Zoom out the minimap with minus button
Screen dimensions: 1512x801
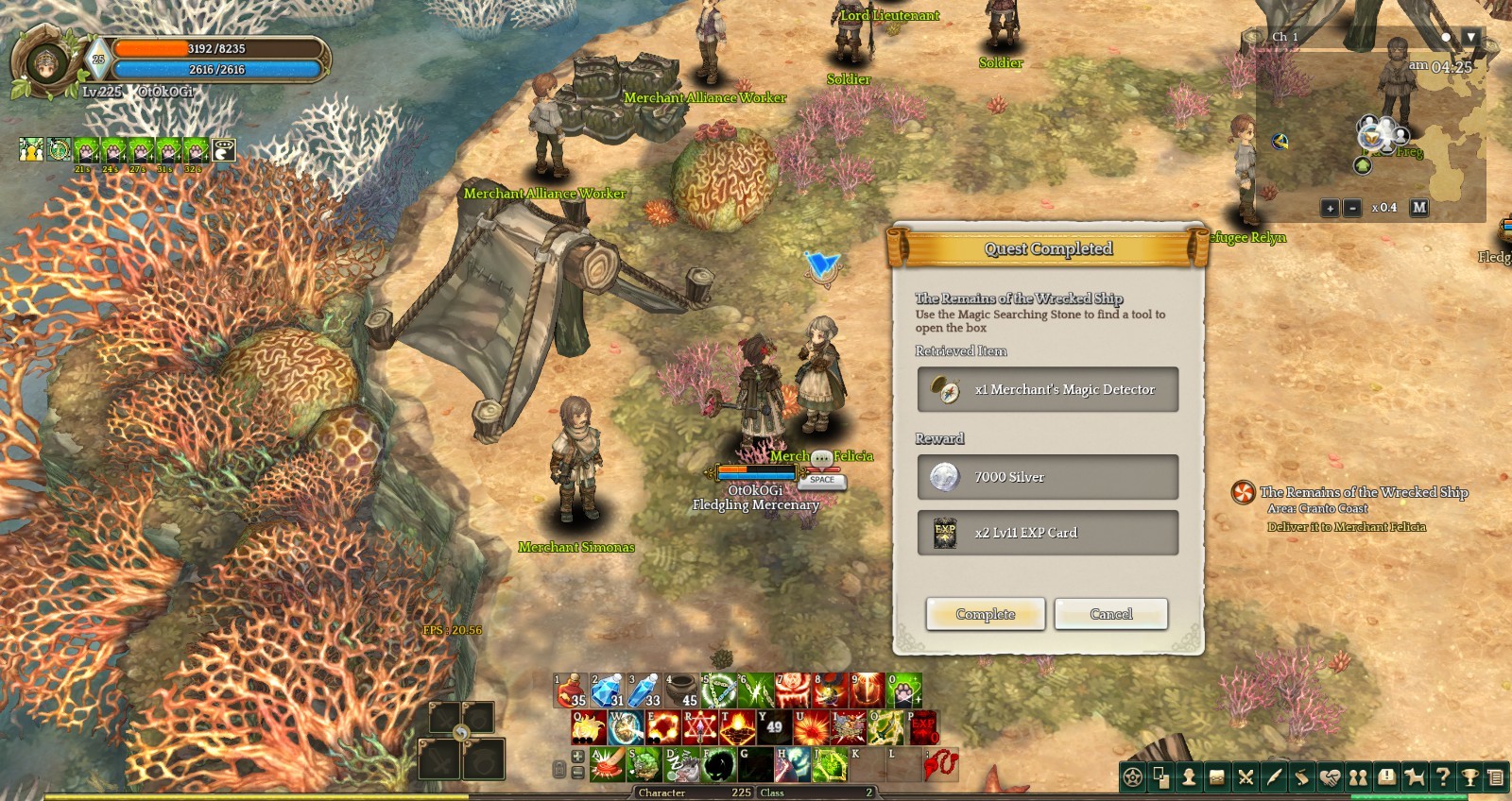point(1352,208)
